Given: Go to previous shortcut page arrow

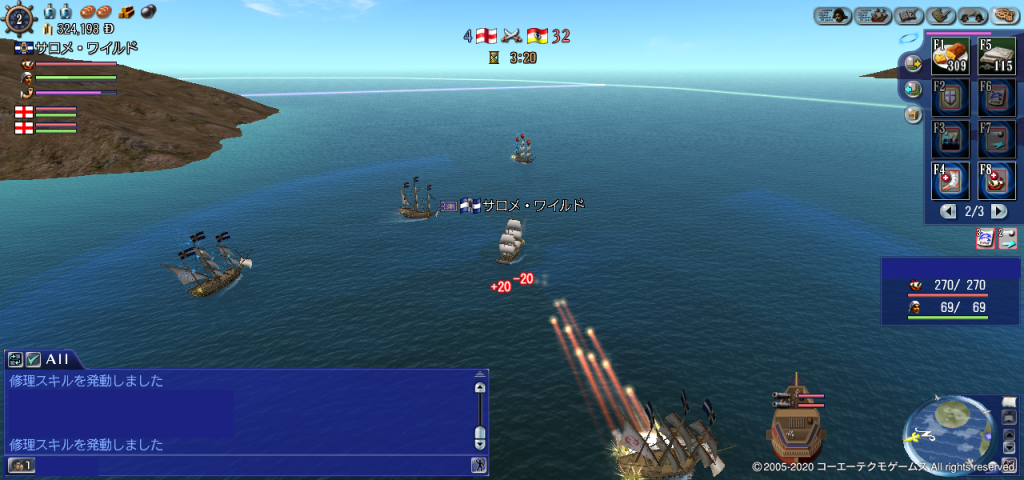Looking at the screenshot, I should pos(948,212).
